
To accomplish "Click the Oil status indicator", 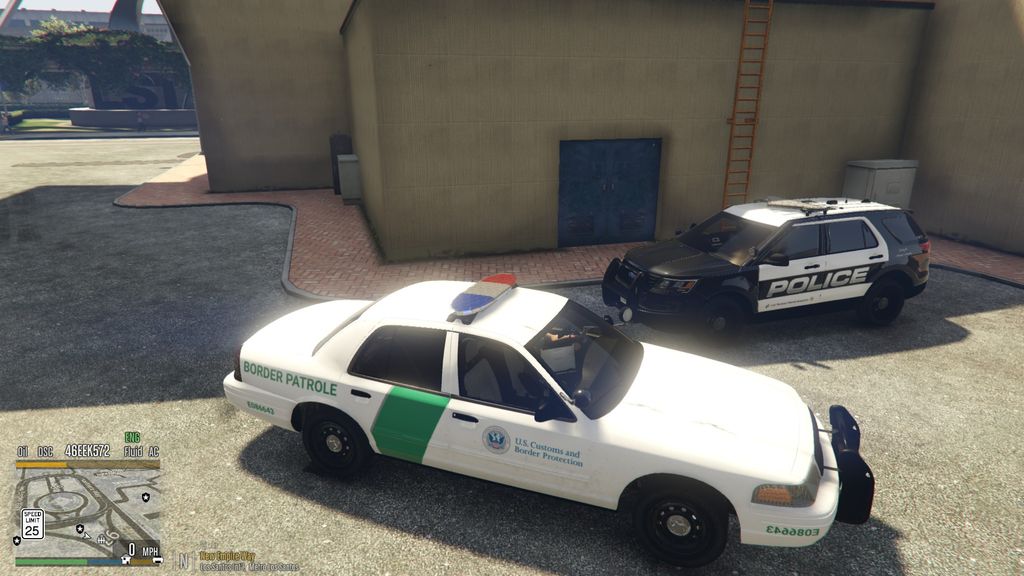I will click(x=22, y=452).
